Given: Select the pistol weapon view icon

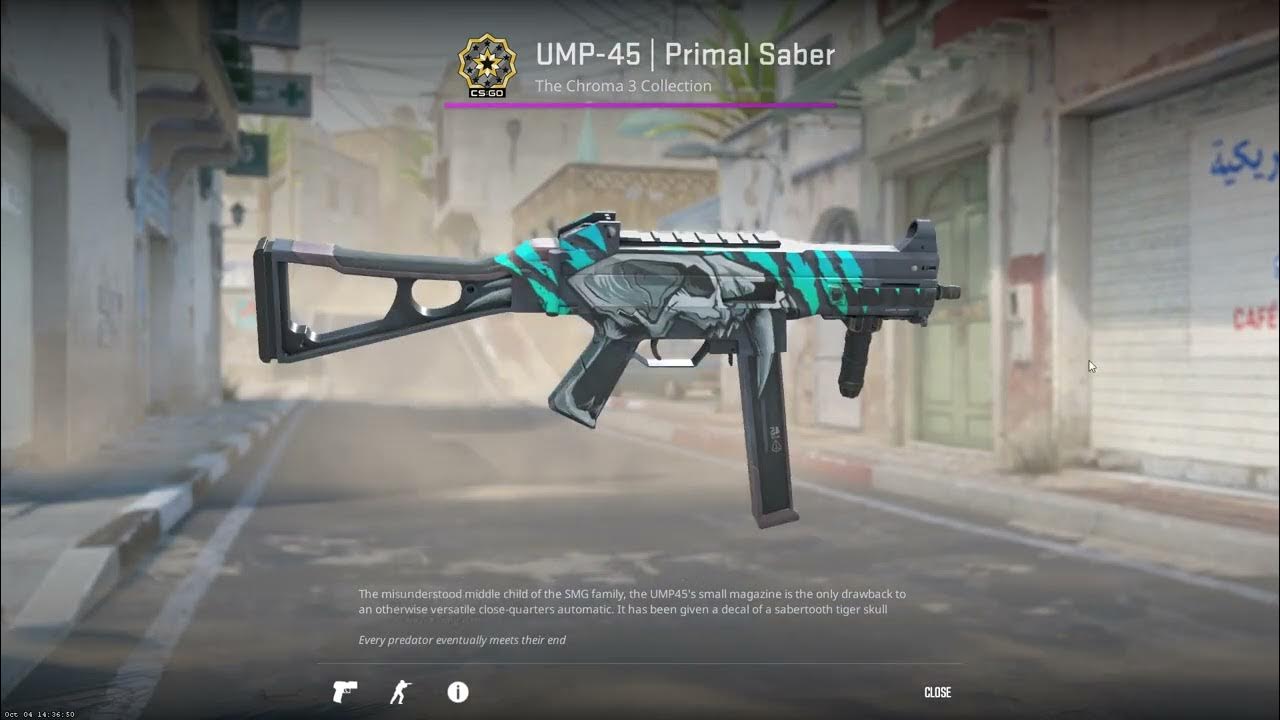Looking at the screenshot, I should (345, 692).
